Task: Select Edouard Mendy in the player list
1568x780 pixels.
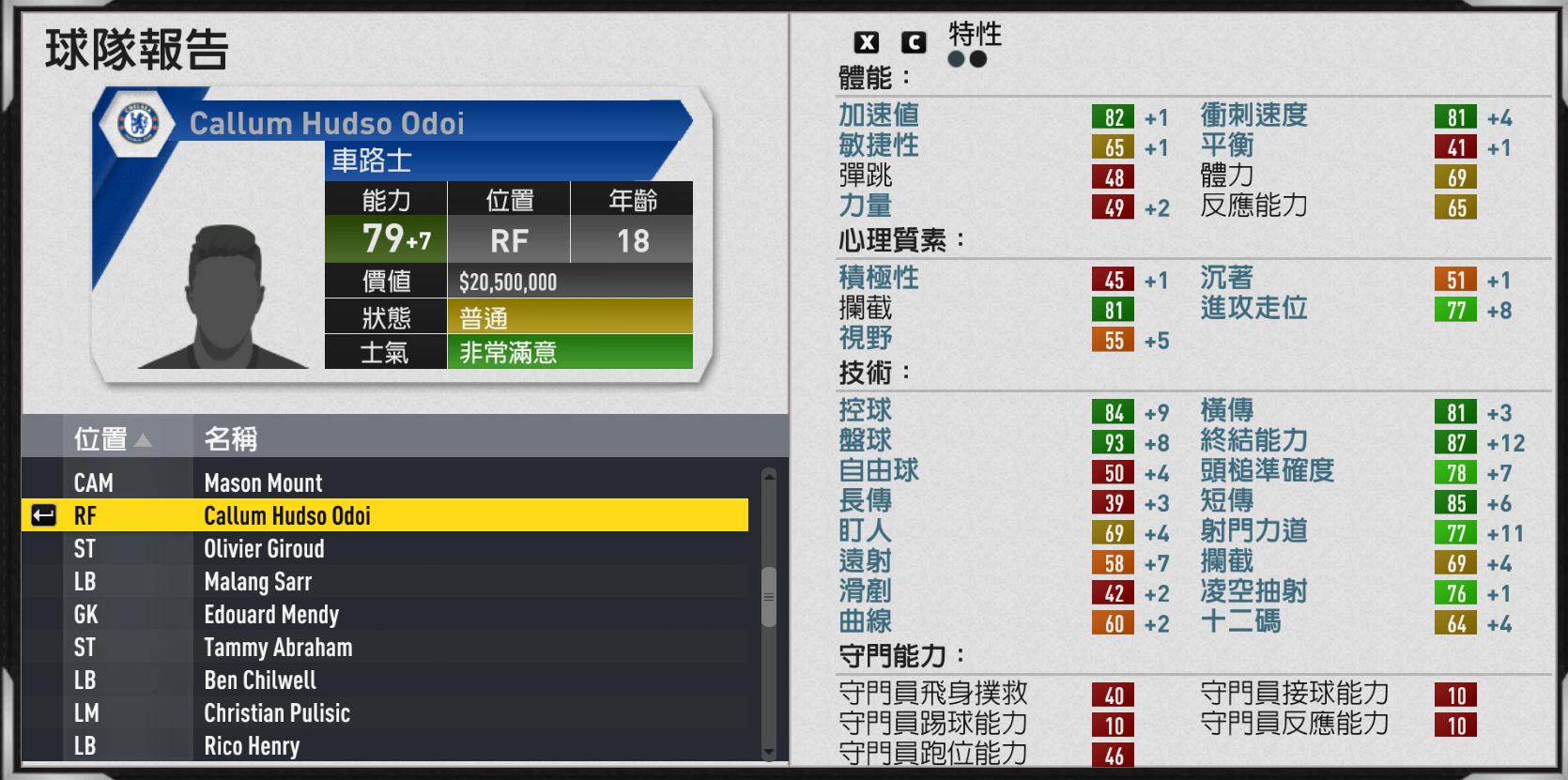Action: point(272,615)
